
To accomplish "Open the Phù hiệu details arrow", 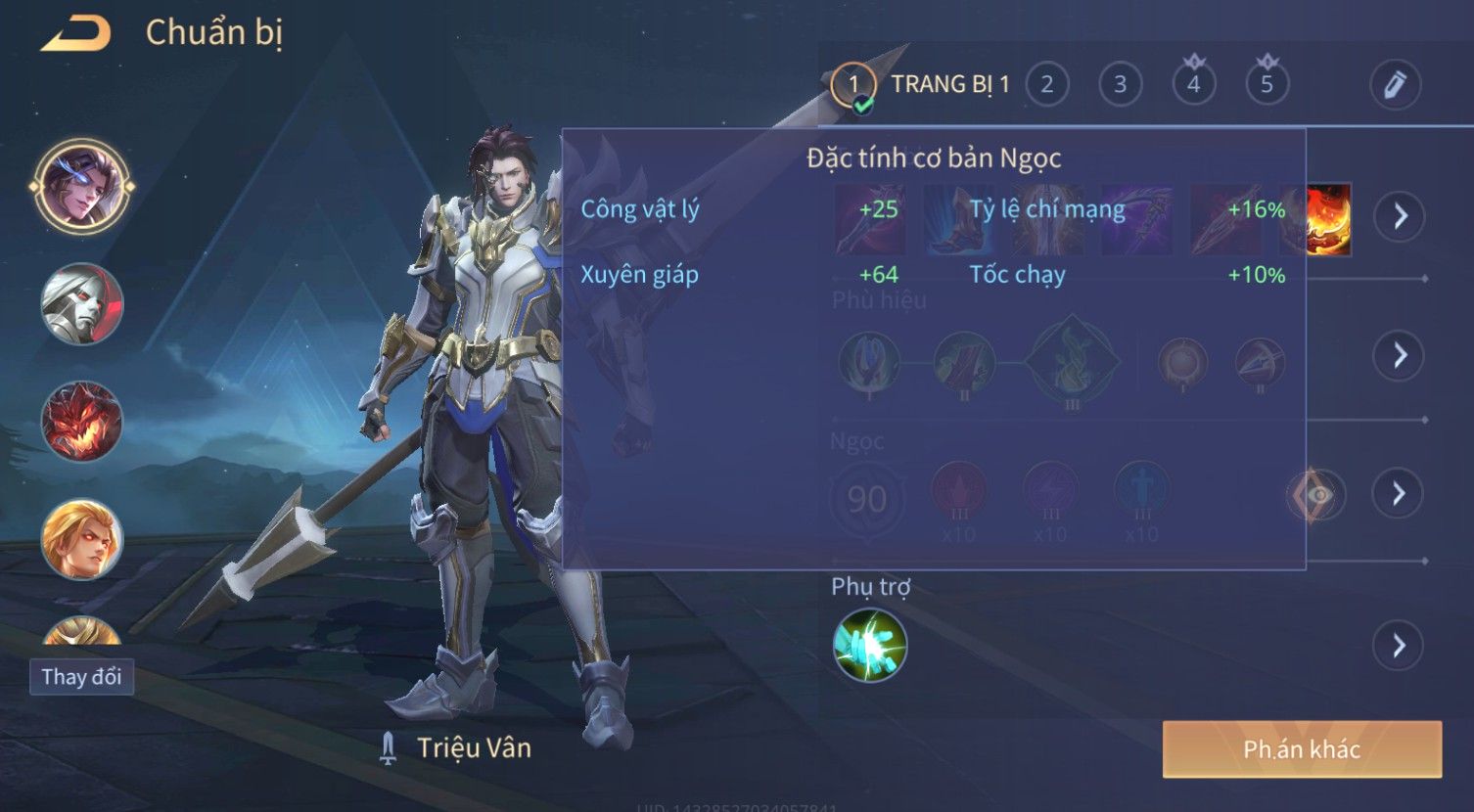I will (1400, 355).
